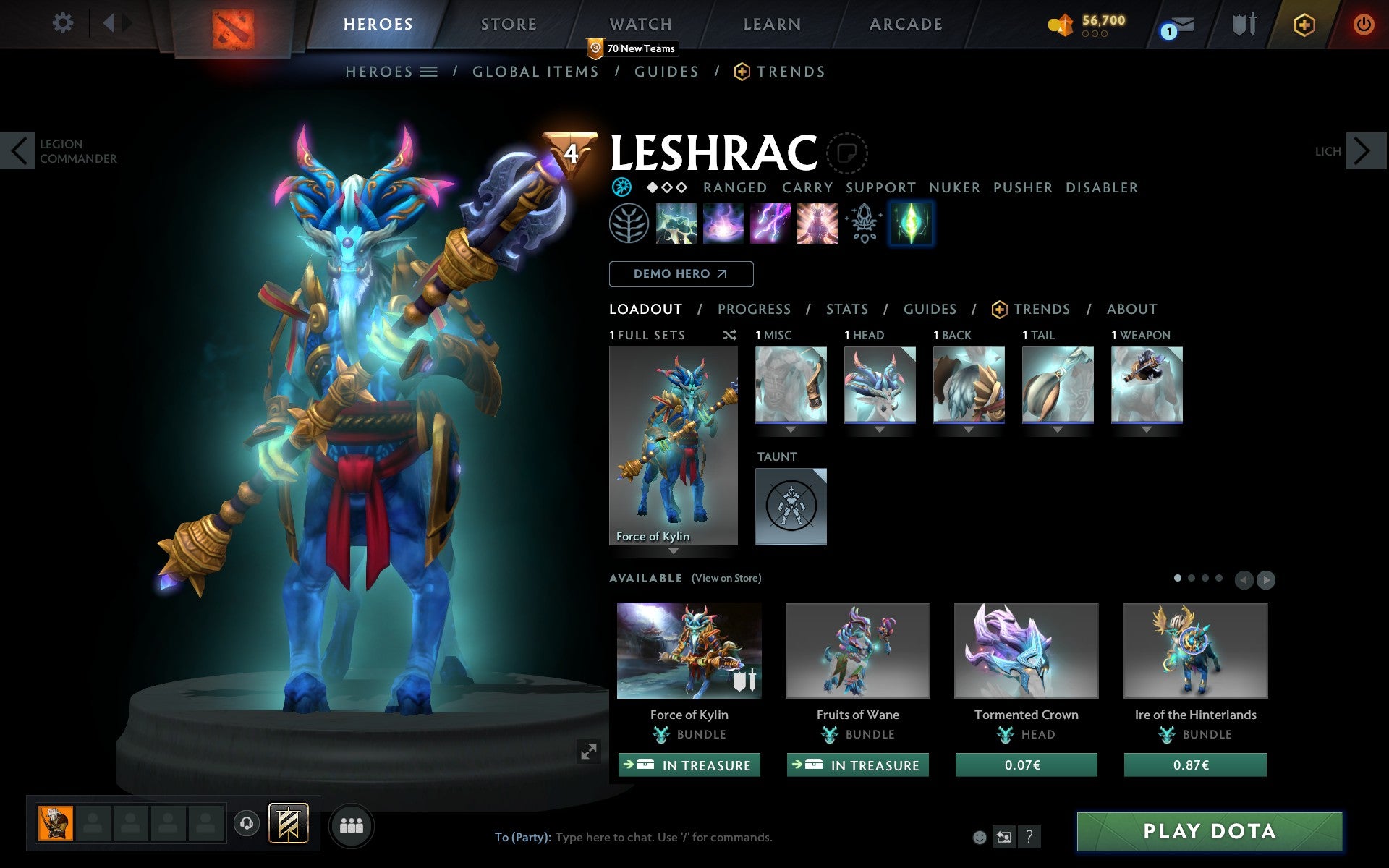The height and width of the screenshot is (868, 1389).
Task: Open friends list with the people icon
Action: (351, 825)
